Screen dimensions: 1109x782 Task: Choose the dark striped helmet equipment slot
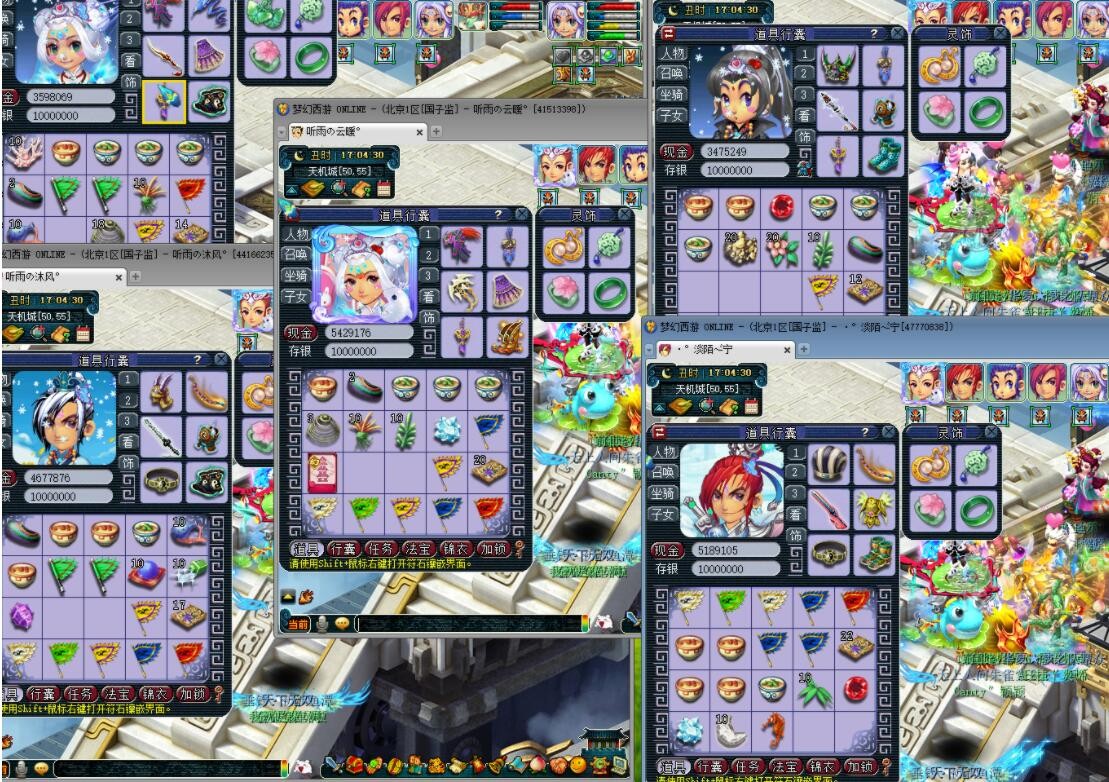pos(830,464)
